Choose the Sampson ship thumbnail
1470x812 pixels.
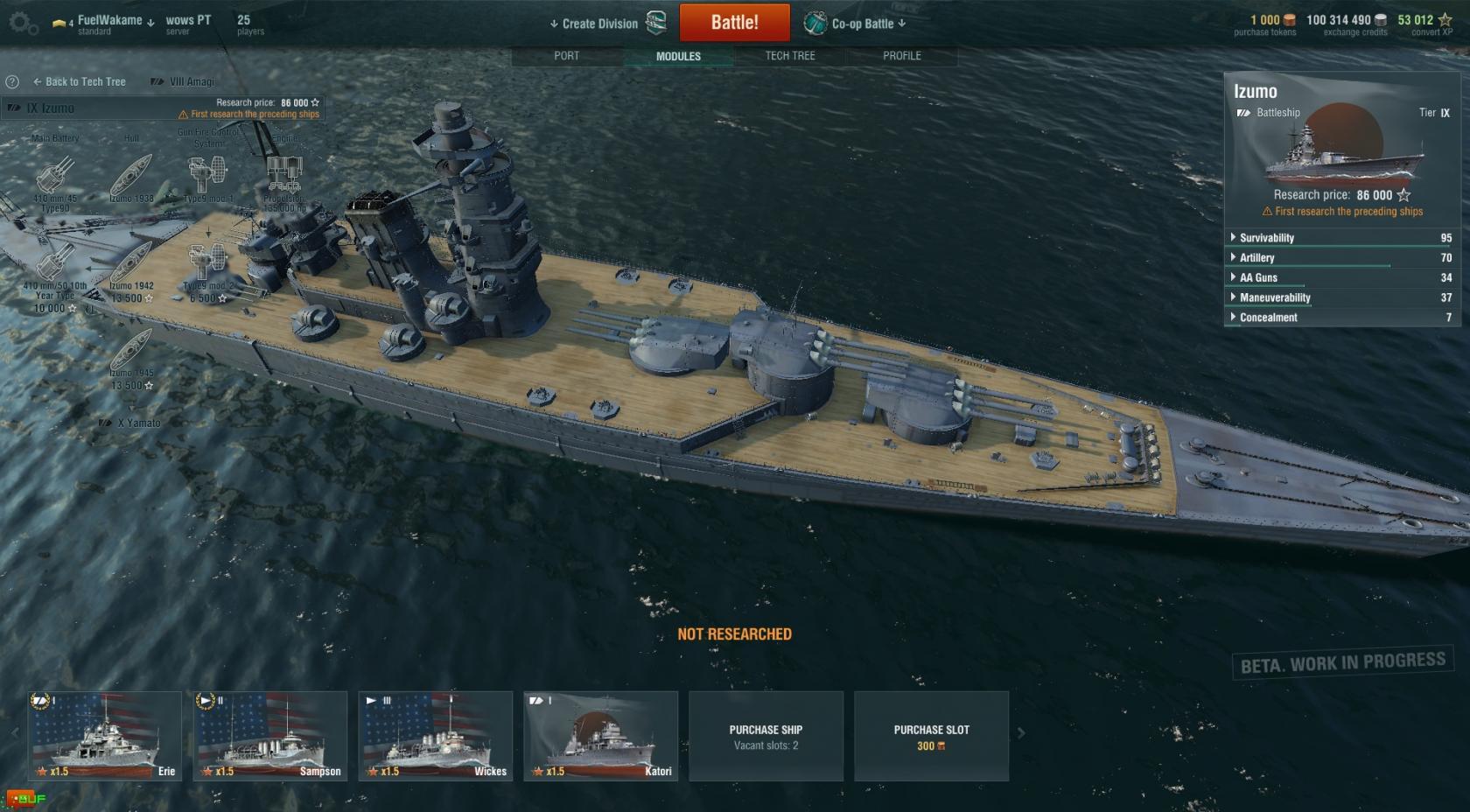pos(270,736)
